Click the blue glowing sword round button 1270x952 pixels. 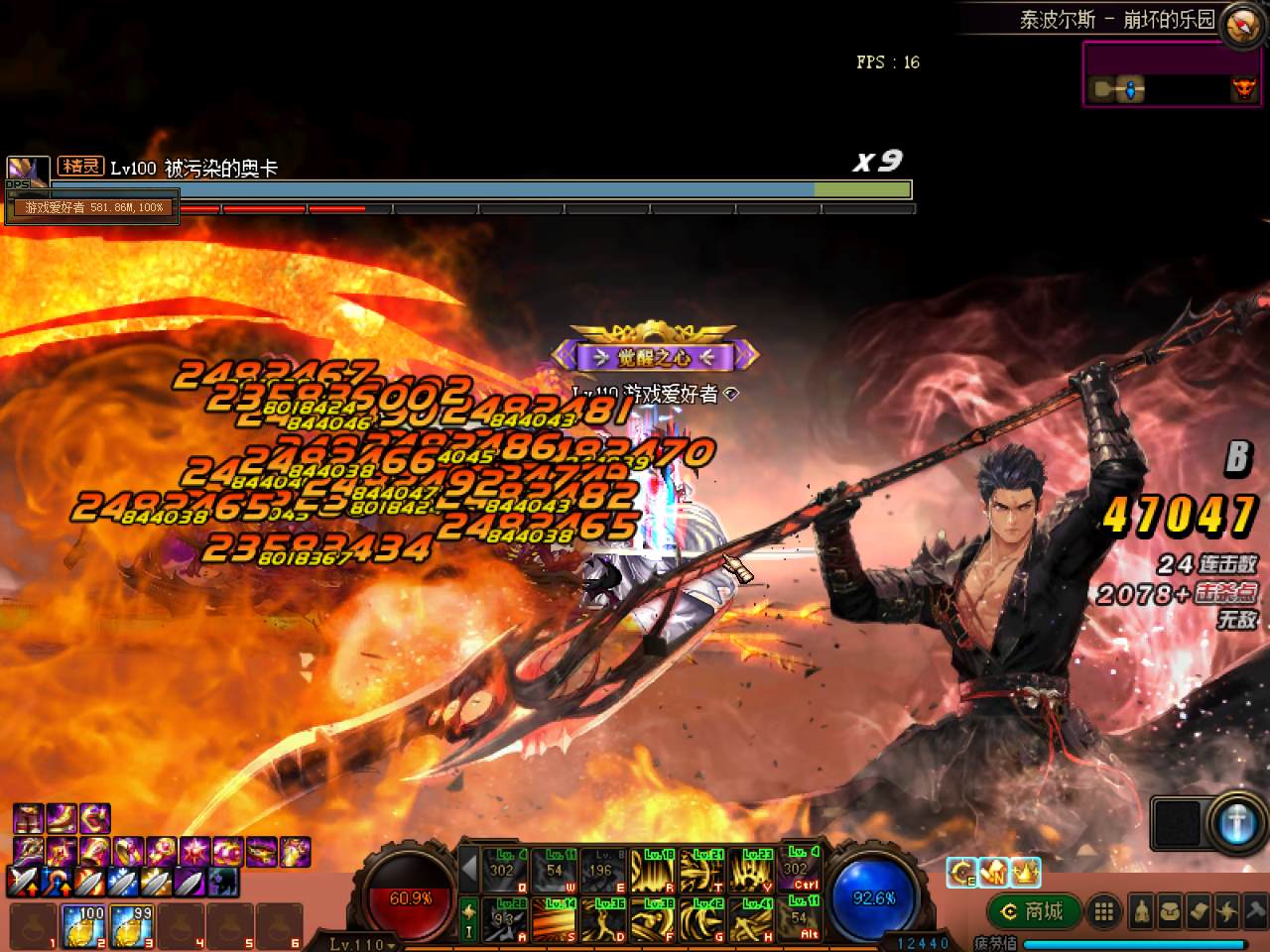coord(1235,824)
